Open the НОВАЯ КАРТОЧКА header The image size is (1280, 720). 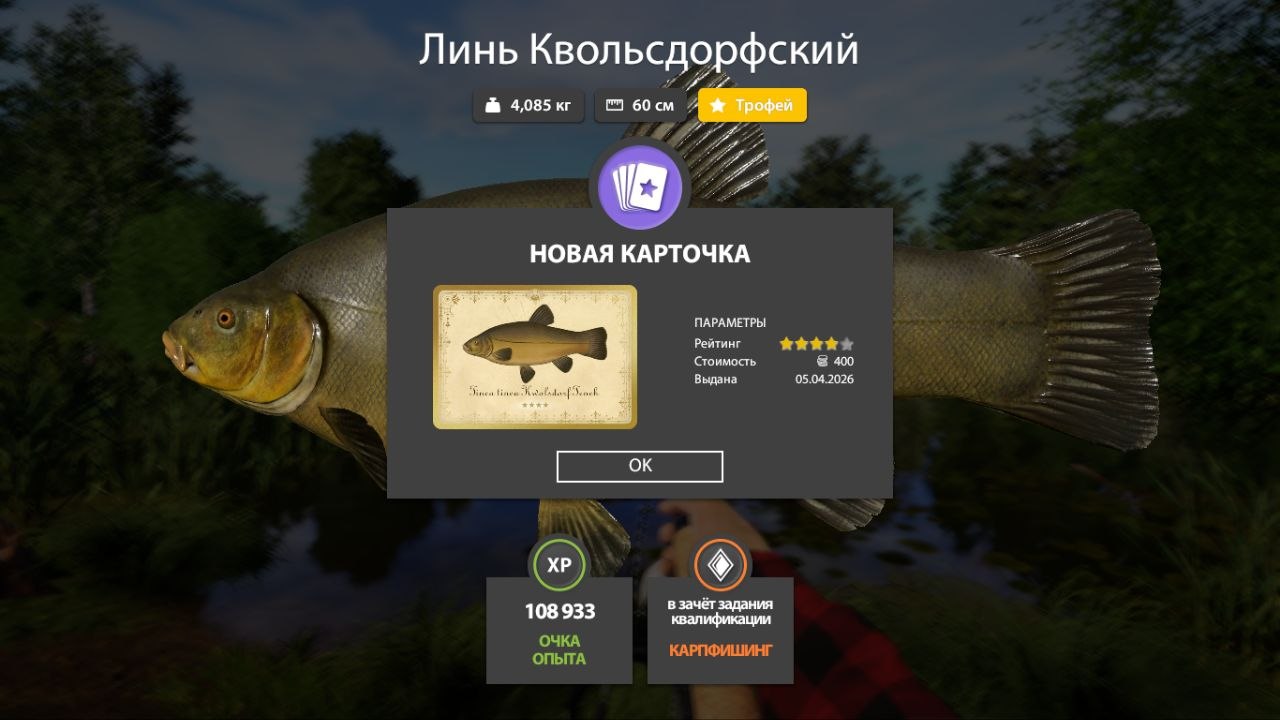coord(640,253)
